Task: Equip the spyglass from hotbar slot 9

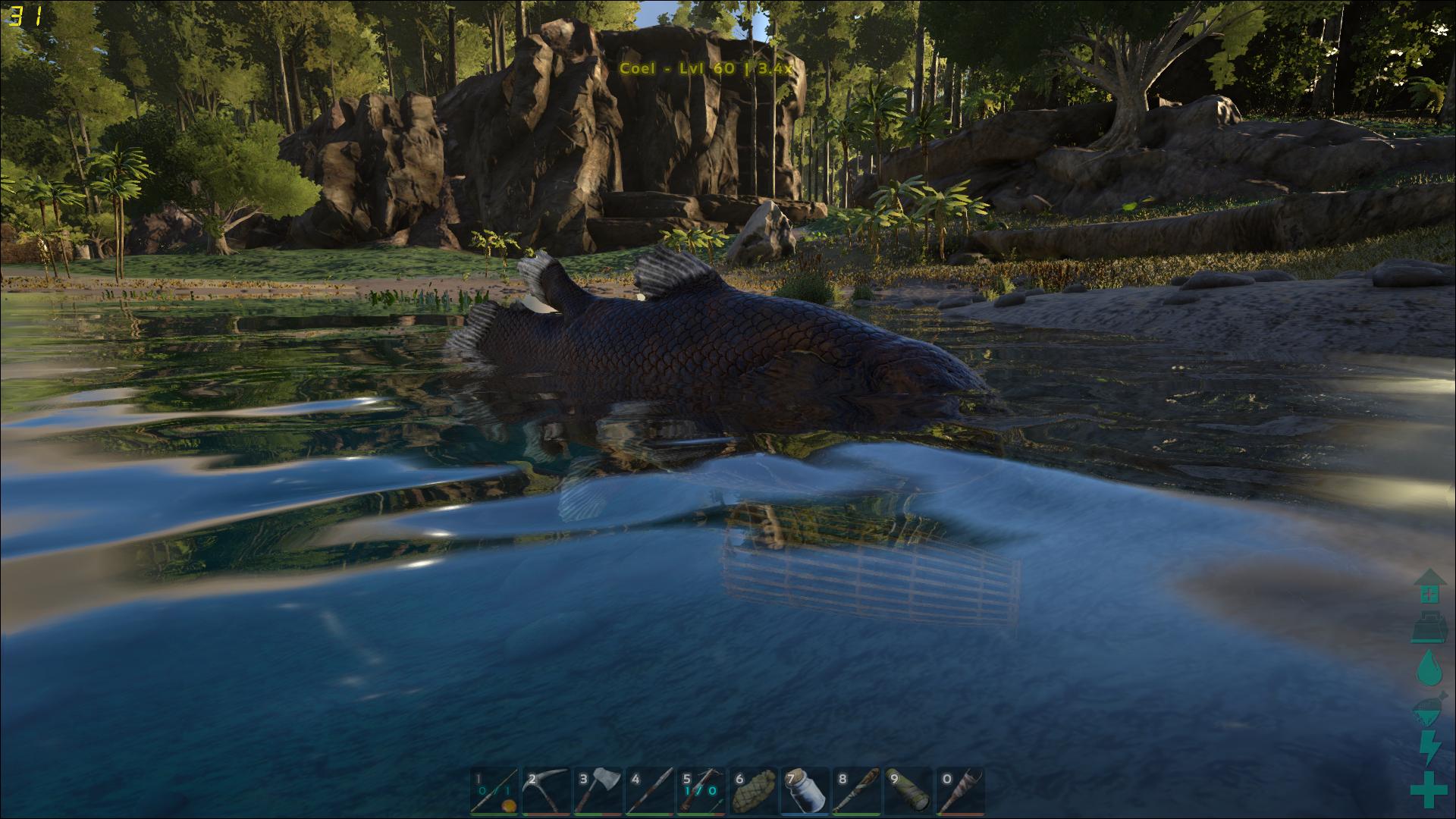Action: [x=908, y=792]
